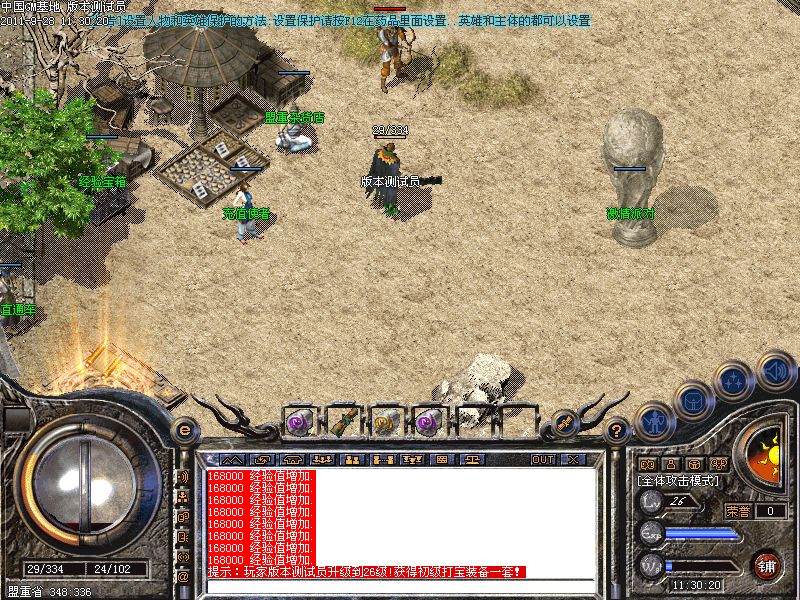
Task: Use the green scroll in the belt
Action: (x=342, y=421)
